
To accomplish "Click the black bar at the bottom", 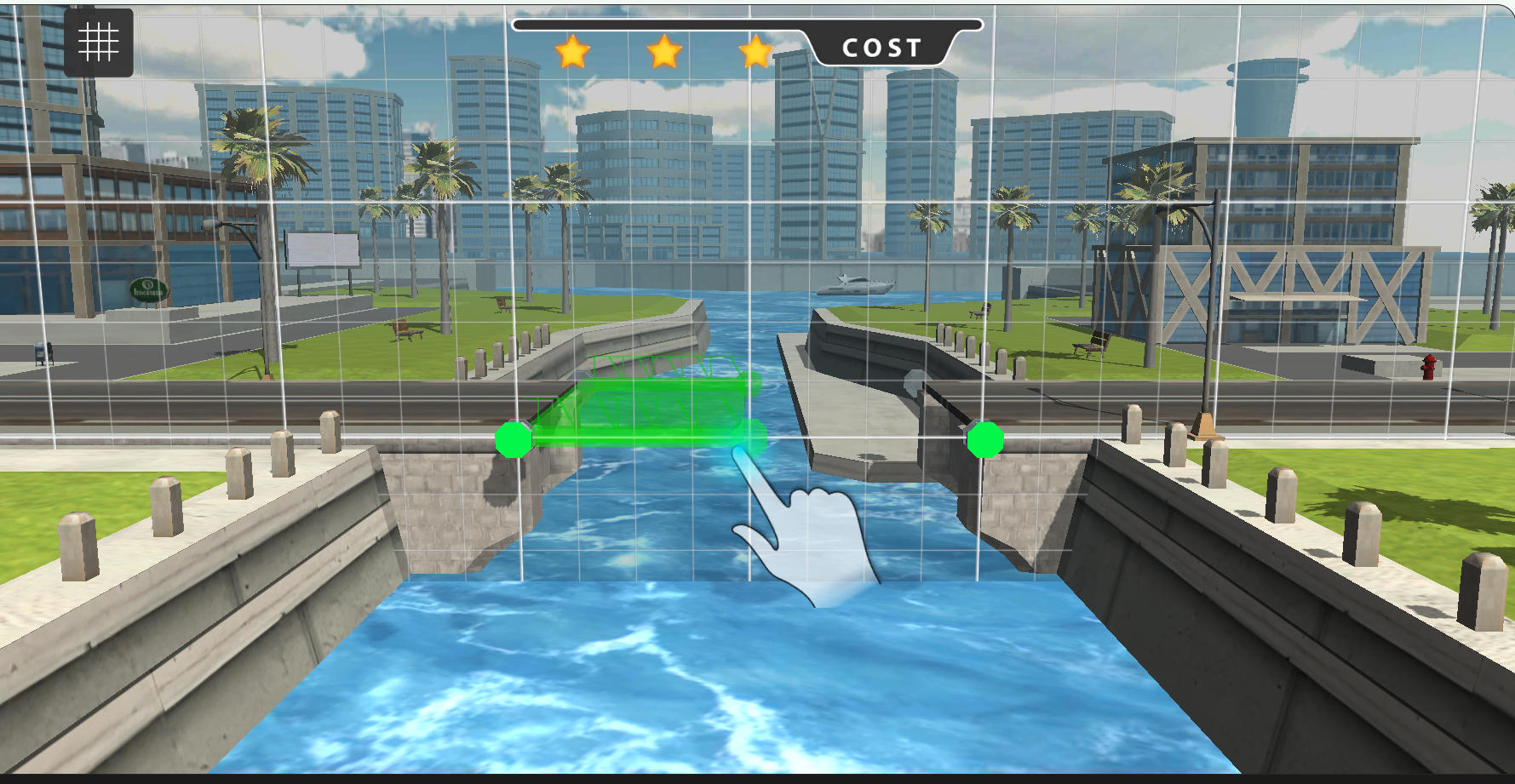I will pyautogui.click(x=758, y=779).
